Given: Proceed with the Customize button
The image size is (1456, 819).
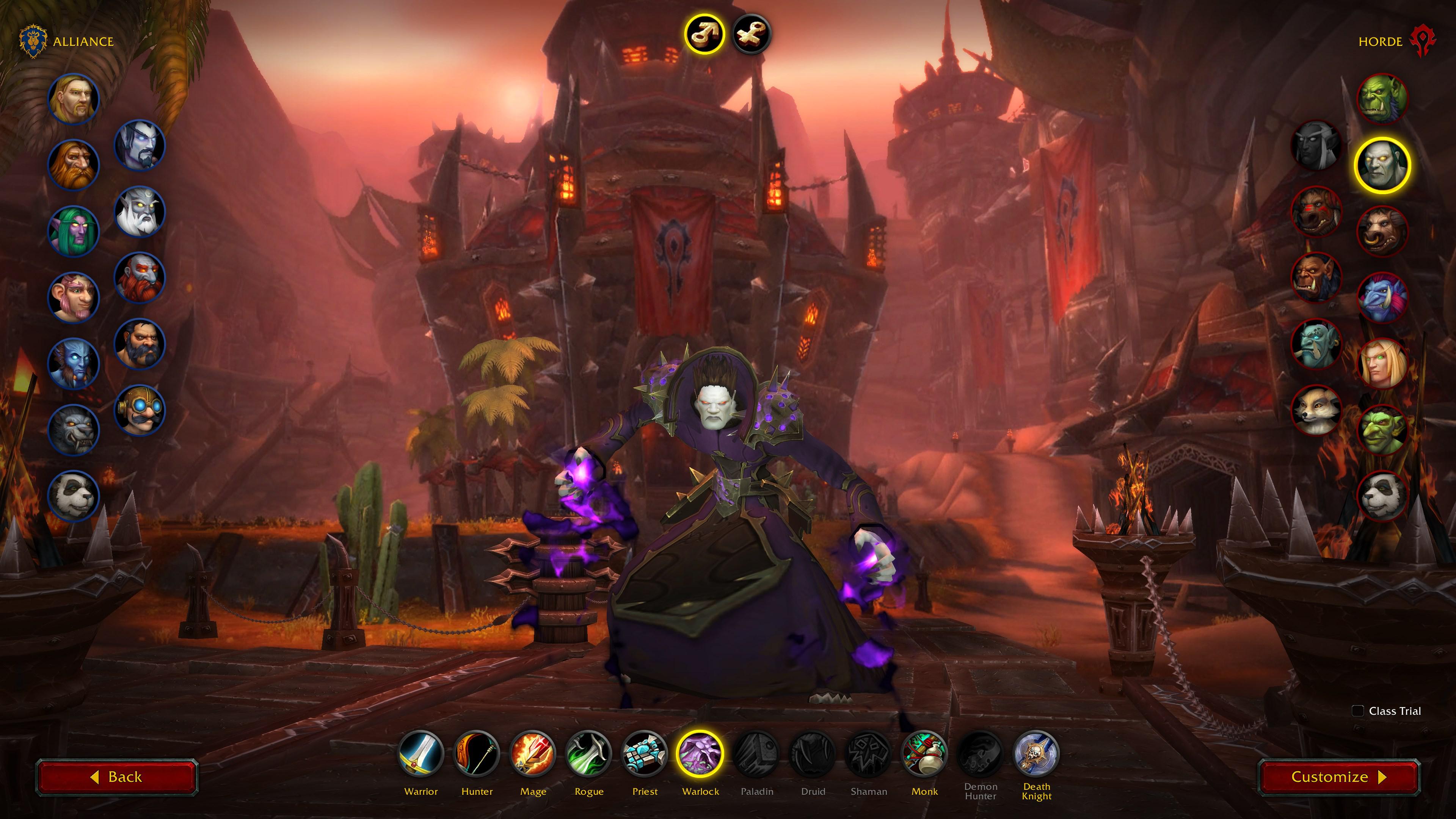Looking at the screenshot, I should pos(1338,777).
